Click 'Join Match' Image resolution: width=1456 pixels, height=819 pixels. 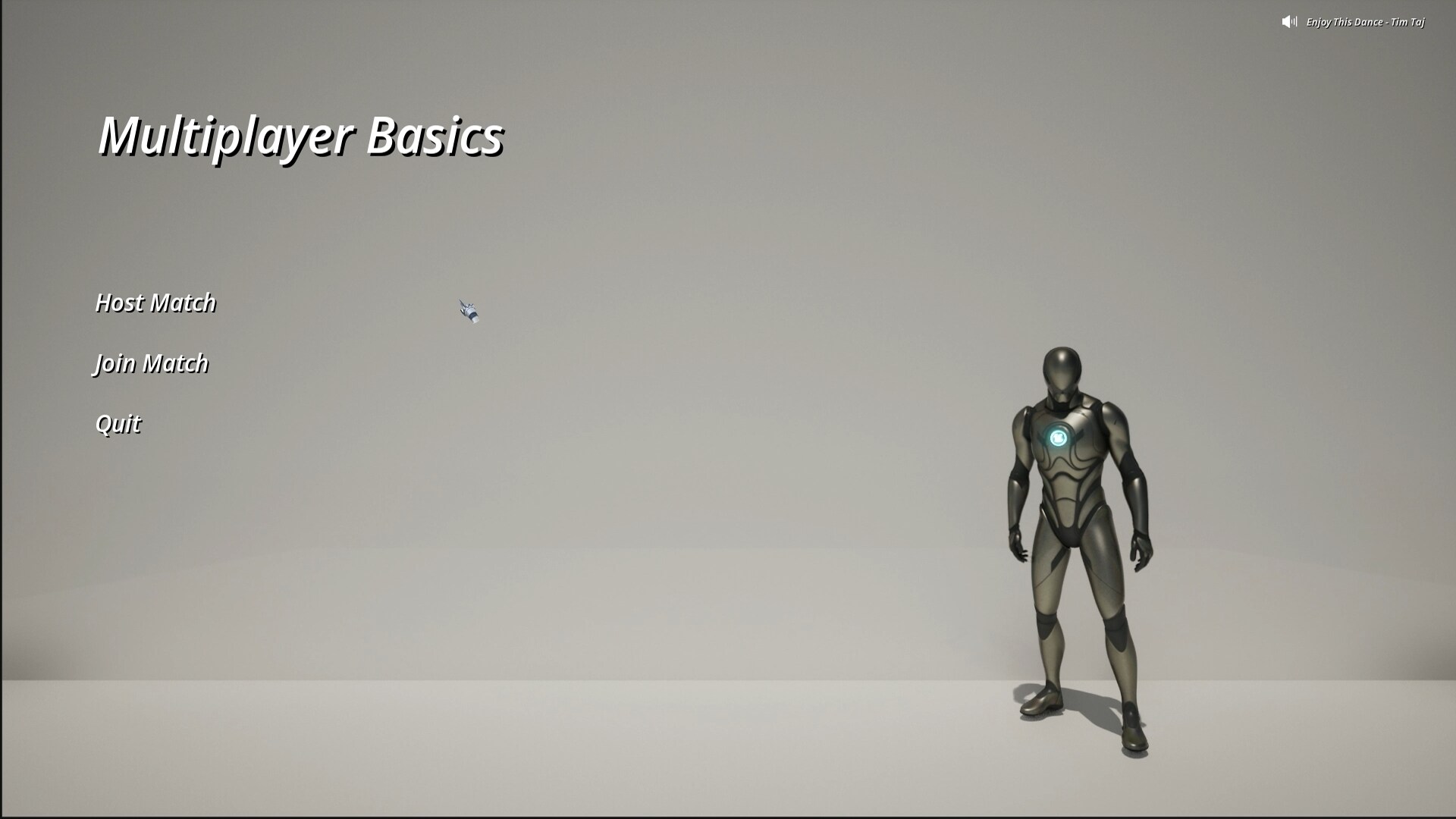151,363
